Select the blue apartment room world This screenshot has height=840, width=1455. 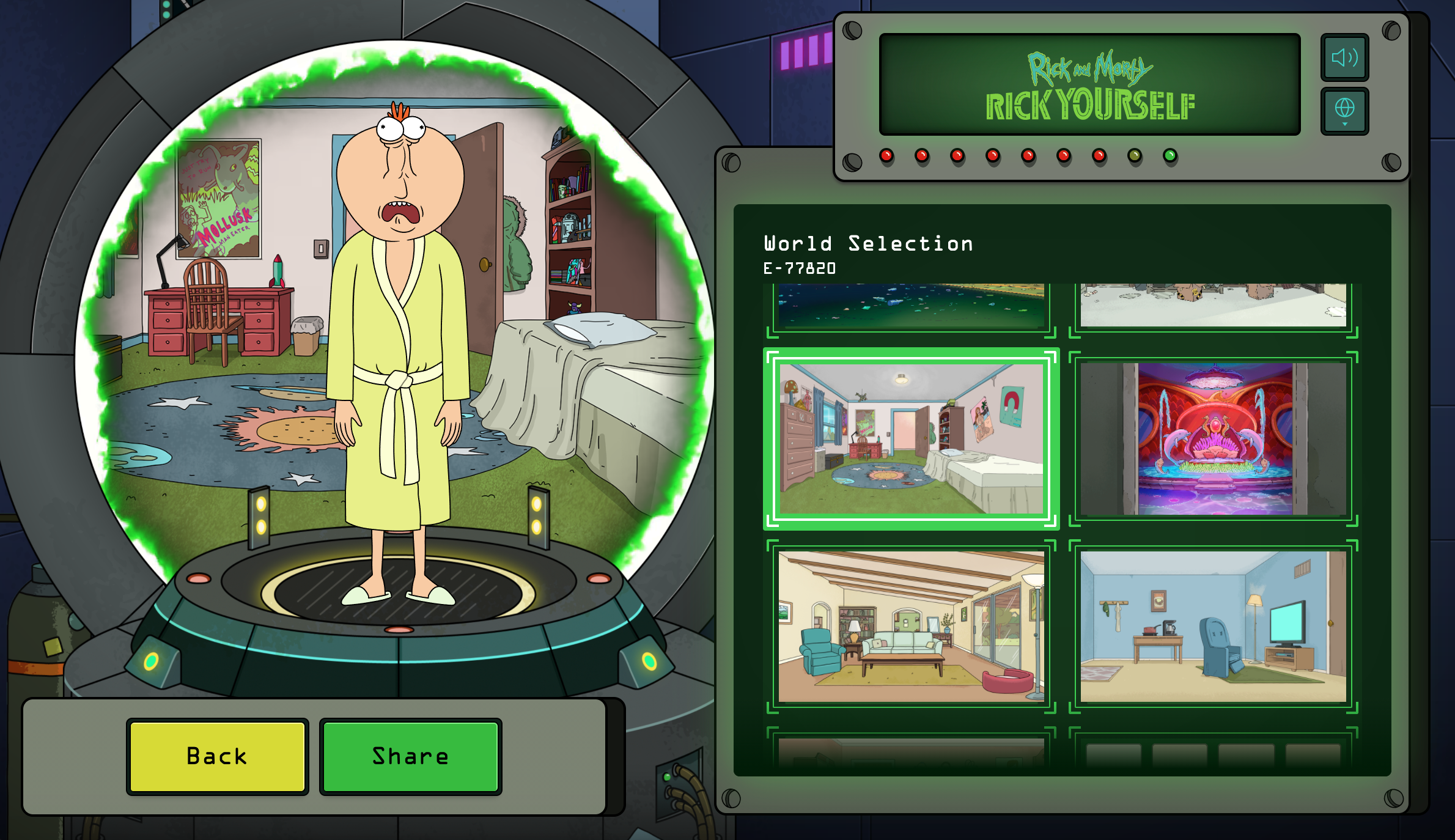point(1214,627)
